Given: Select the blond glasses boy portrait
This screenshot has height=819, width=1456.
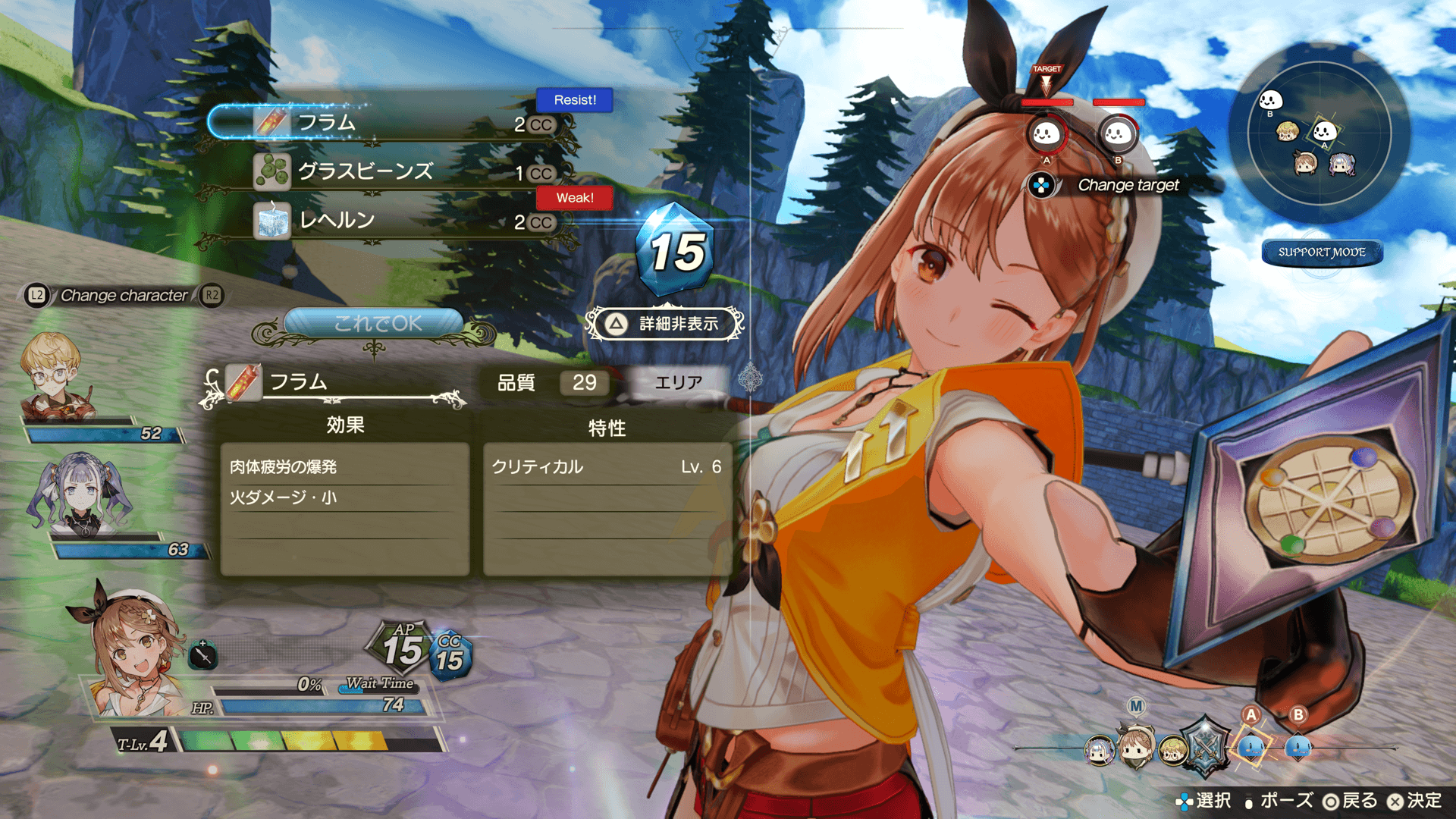Looking at the screenshot, I should point(55,377).
